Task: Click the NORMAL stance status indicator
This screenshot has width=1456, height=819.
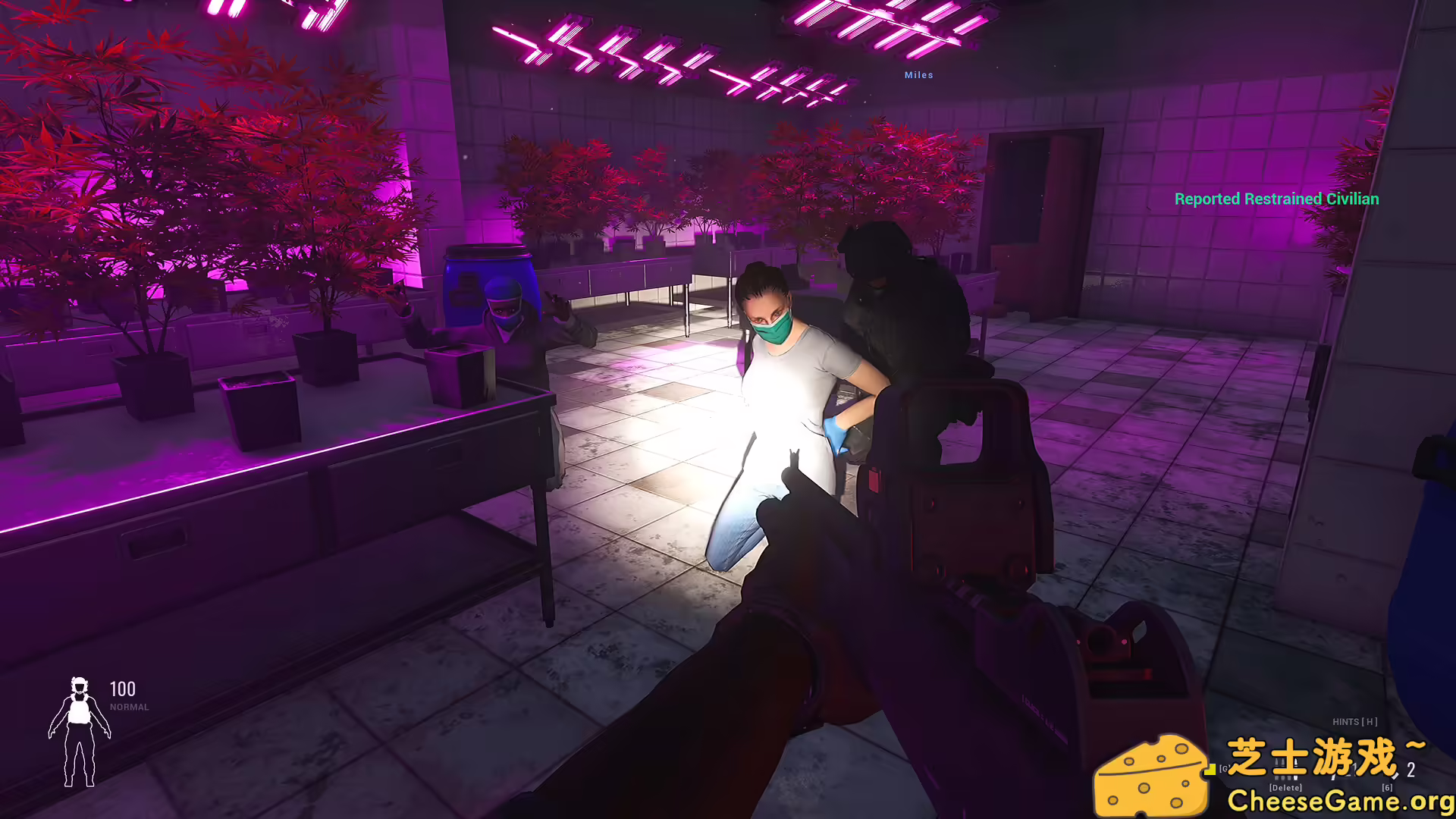Action: click(x=129, y=707)
